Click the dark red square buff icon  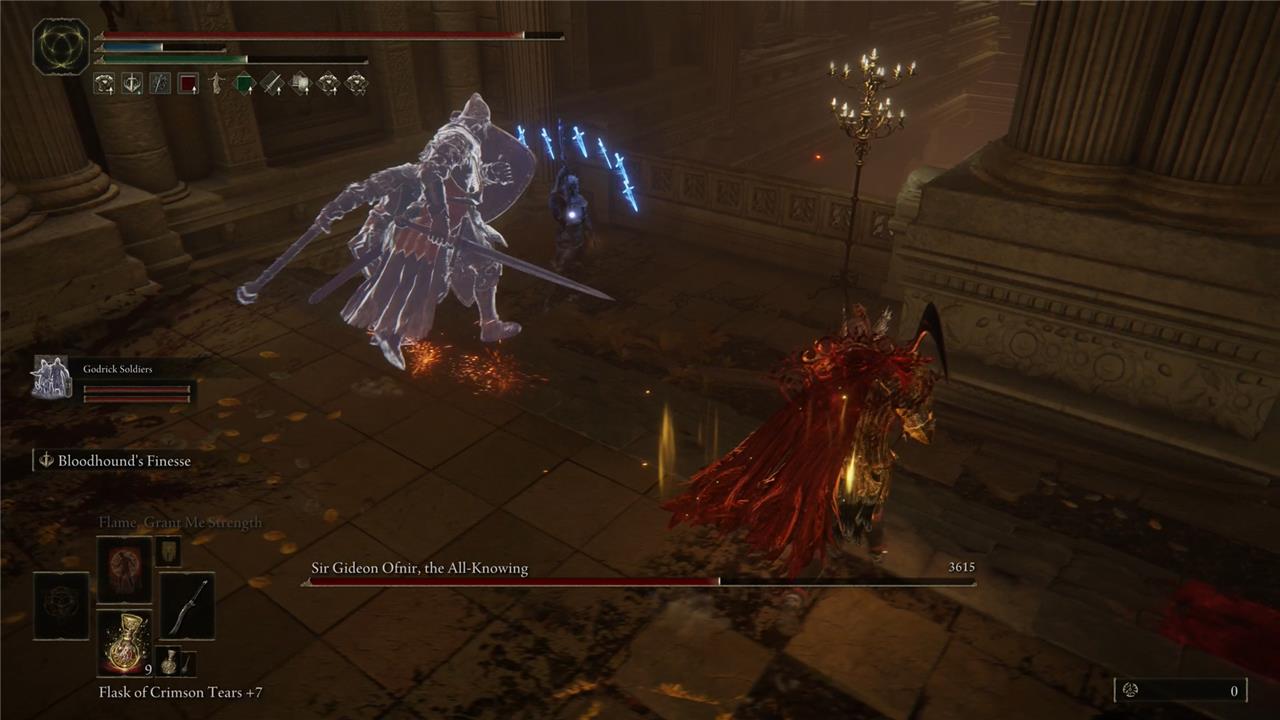pos(188,84)
